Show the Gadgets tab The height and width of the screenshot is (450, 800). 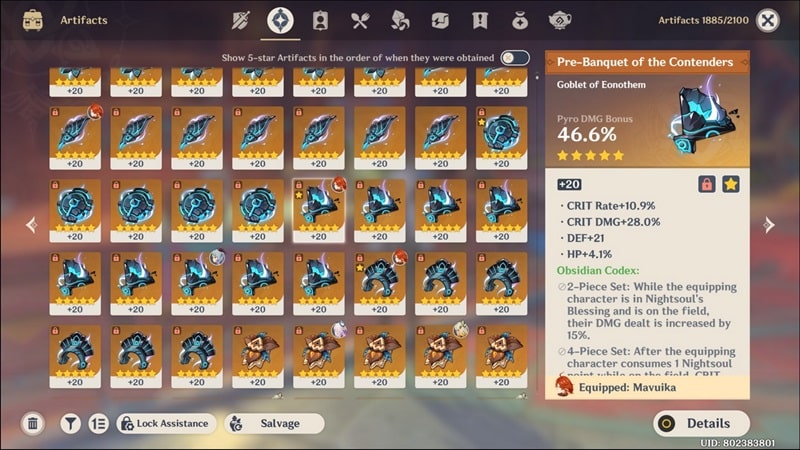(440, 20)
